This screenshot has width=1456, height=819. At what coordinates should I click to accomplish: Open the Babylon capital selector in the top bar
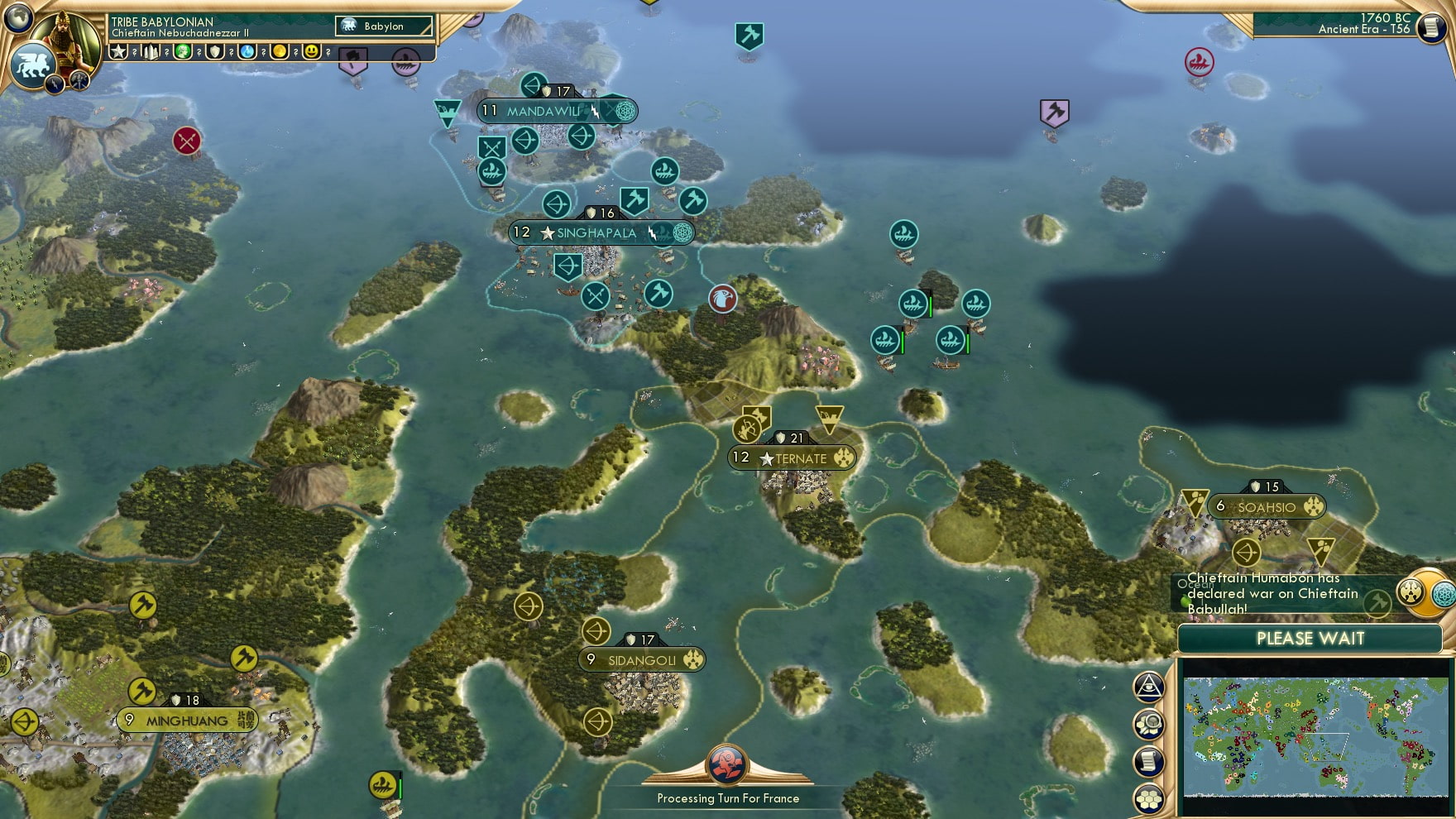coord(383,26)
